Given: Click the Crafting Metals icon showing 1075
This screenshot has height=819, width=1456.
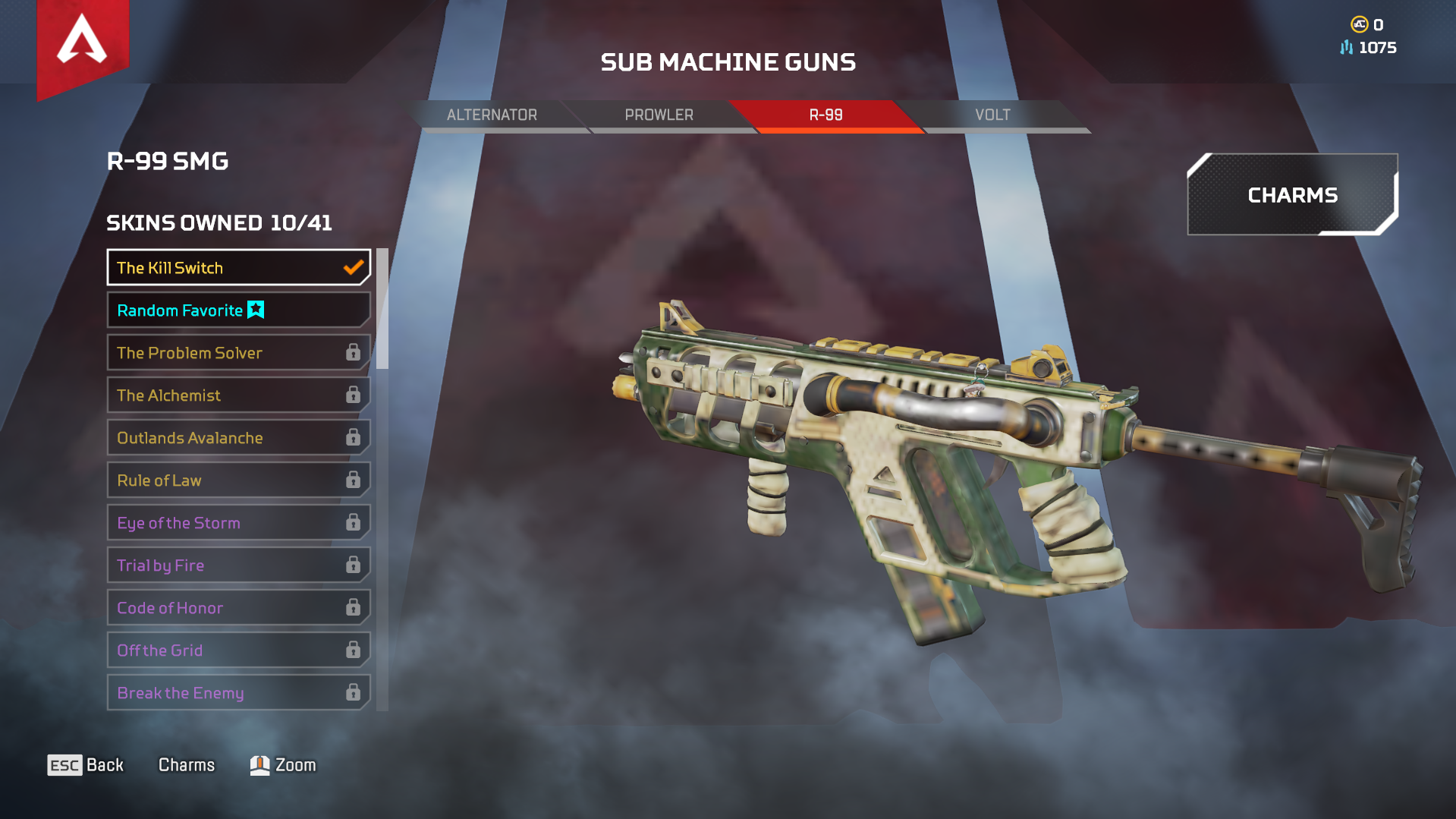Looking at the screenshot, I should pos(1346,47).
